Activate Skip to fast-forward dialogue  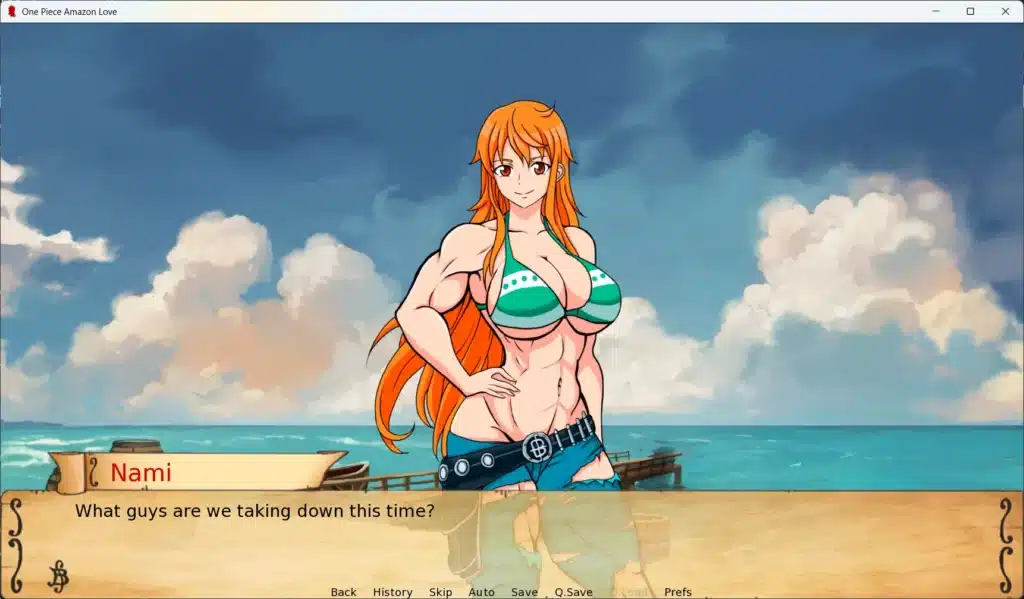(x=440, y=592)
